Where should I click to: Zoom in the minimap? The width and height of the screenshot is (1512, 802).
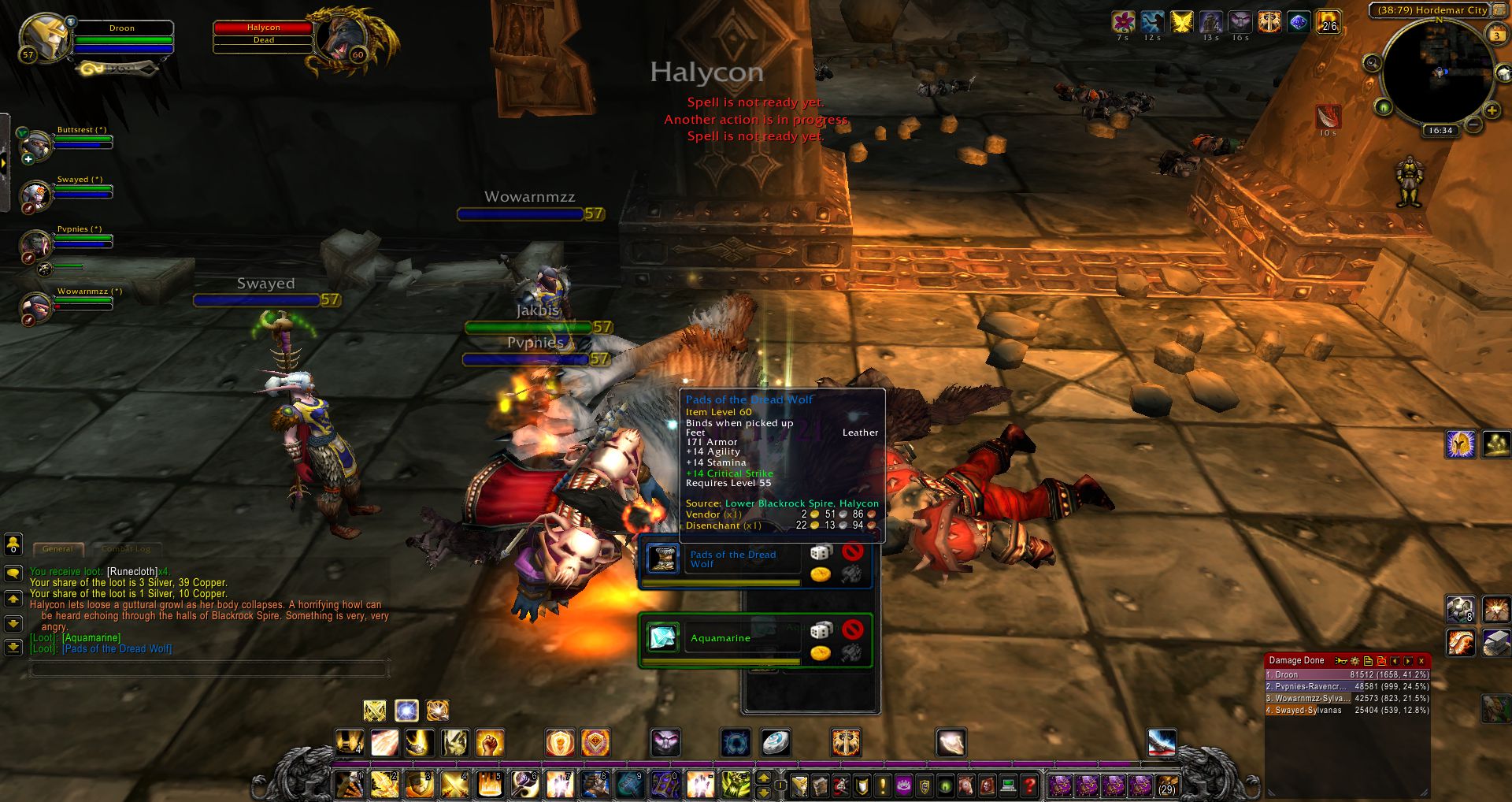pyautogui.click(x=1491, y=110)
